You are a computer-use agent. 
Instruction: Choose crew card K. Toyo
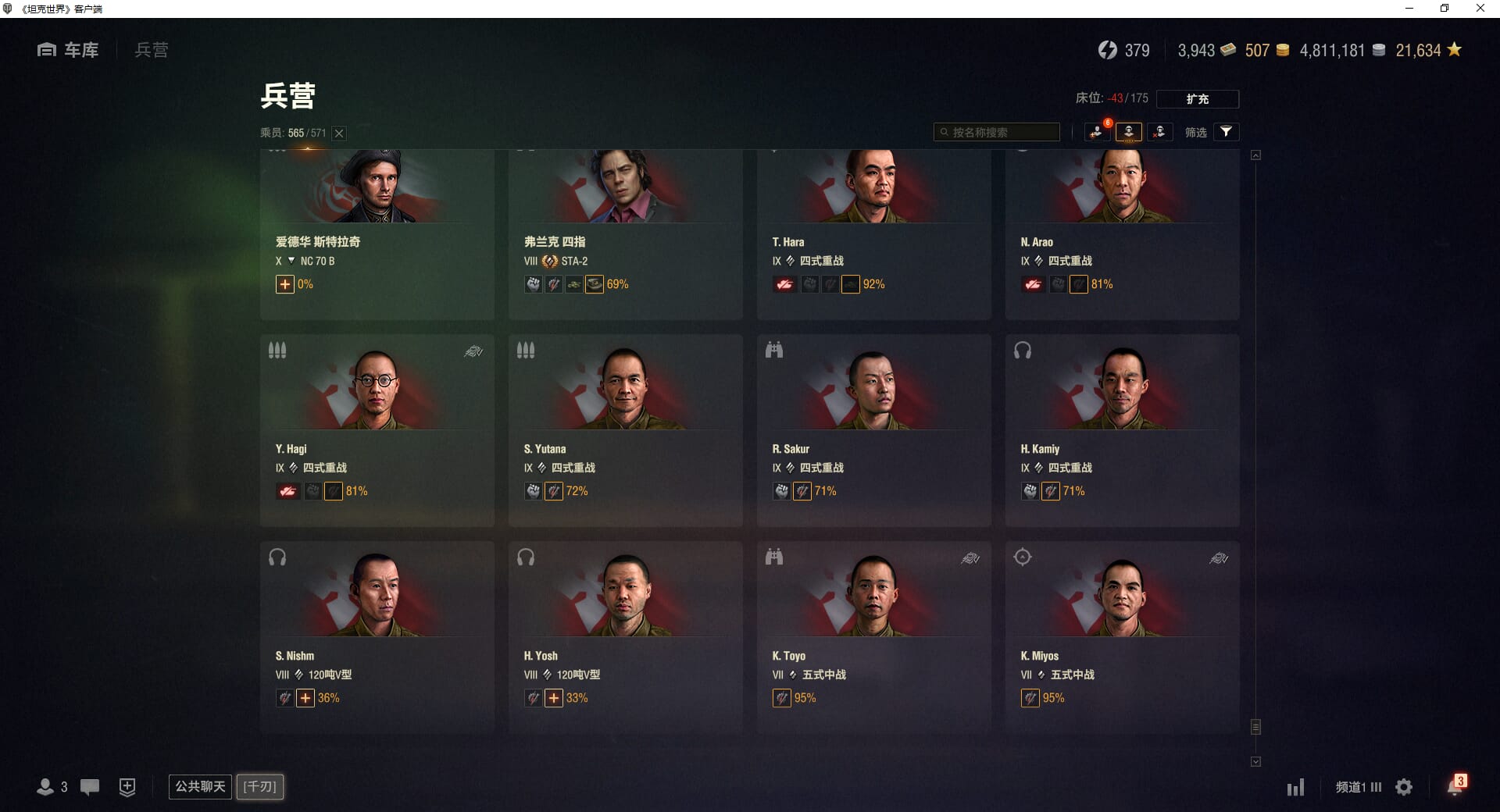(x=873, y=636)
